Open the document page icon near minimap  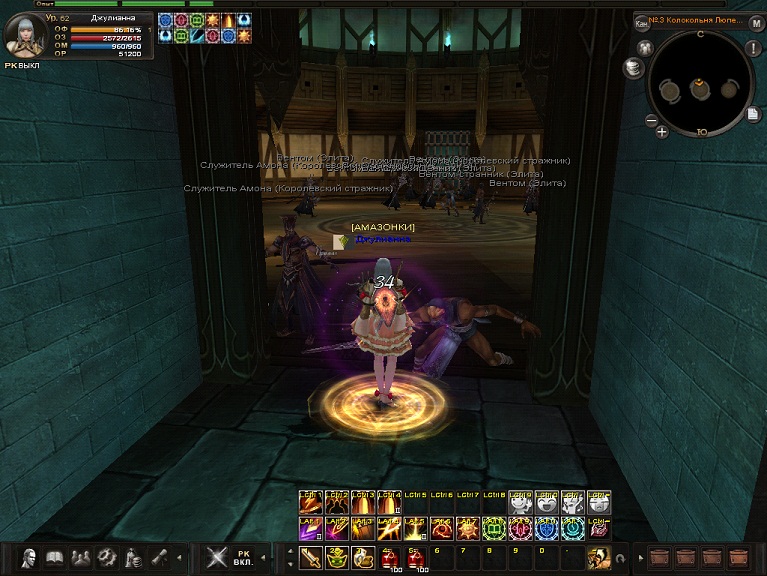(753, 114)
